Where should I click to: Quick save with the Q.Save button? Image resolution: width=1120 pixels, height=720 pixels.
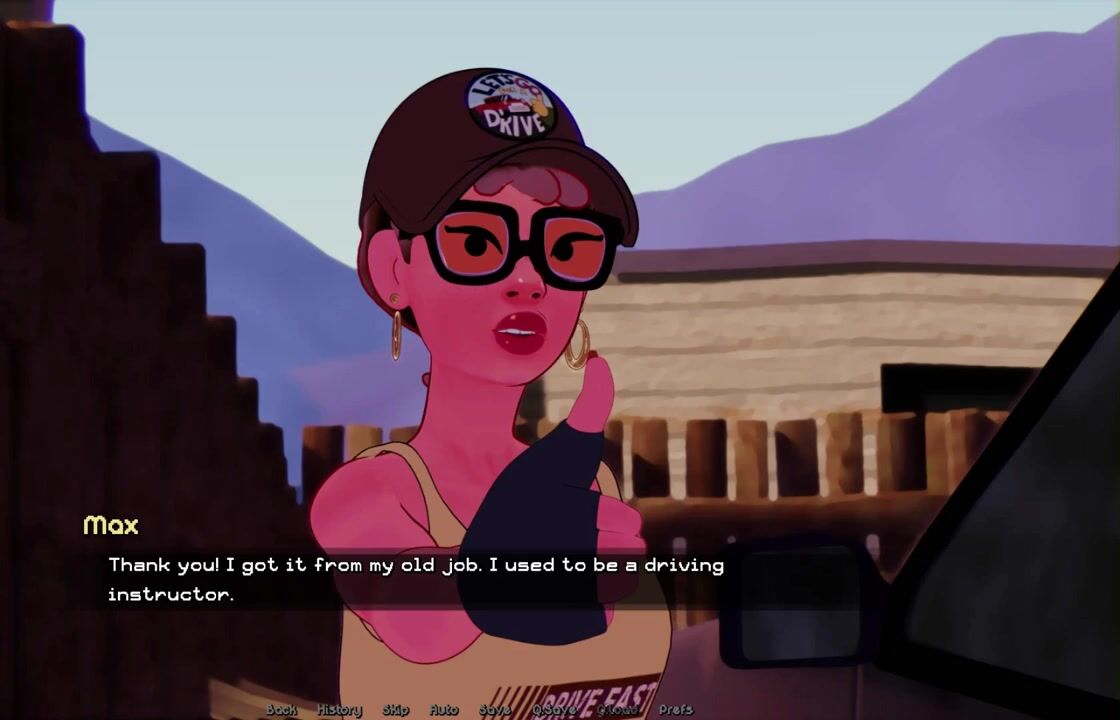pyautogui.click(x=554, y=709)
